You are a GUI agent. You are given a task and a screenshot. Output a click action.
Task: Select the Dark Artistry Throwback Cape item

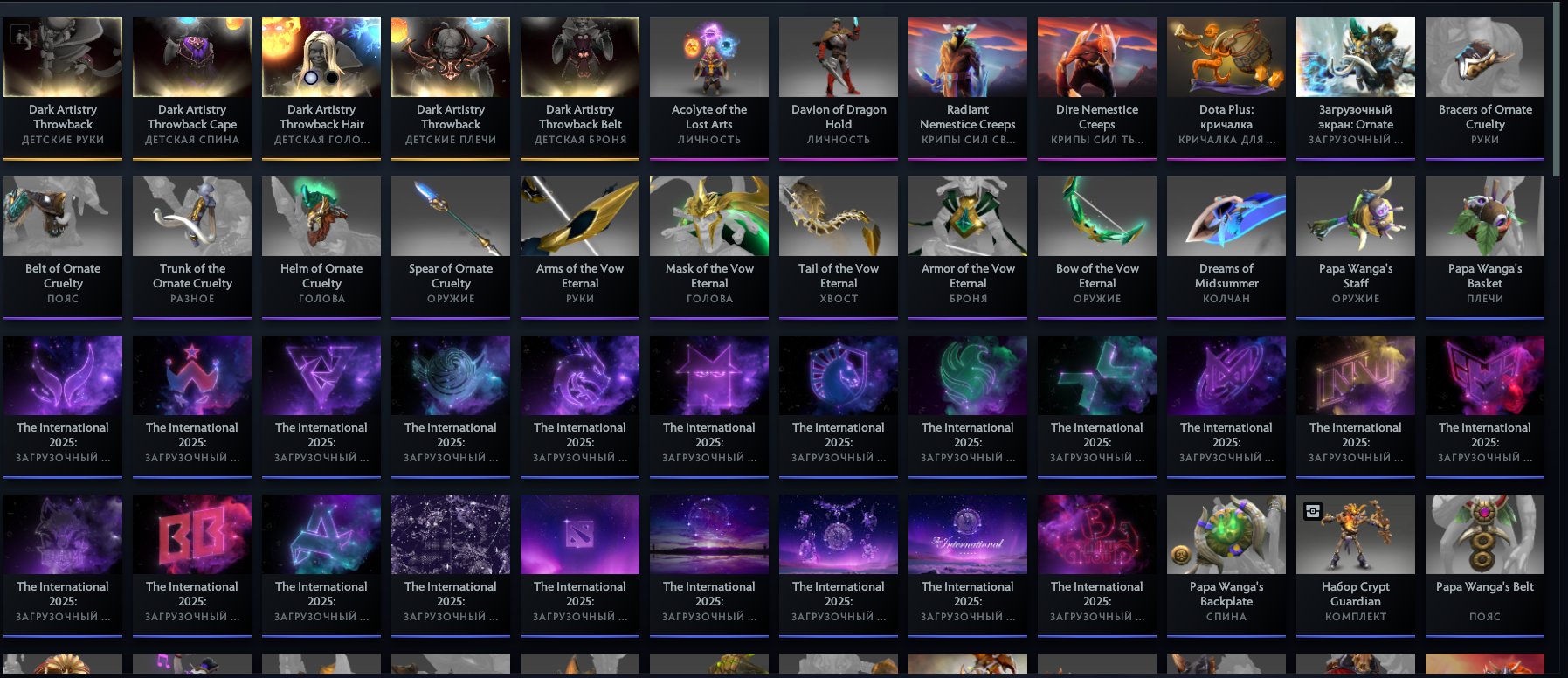point(191,57)
